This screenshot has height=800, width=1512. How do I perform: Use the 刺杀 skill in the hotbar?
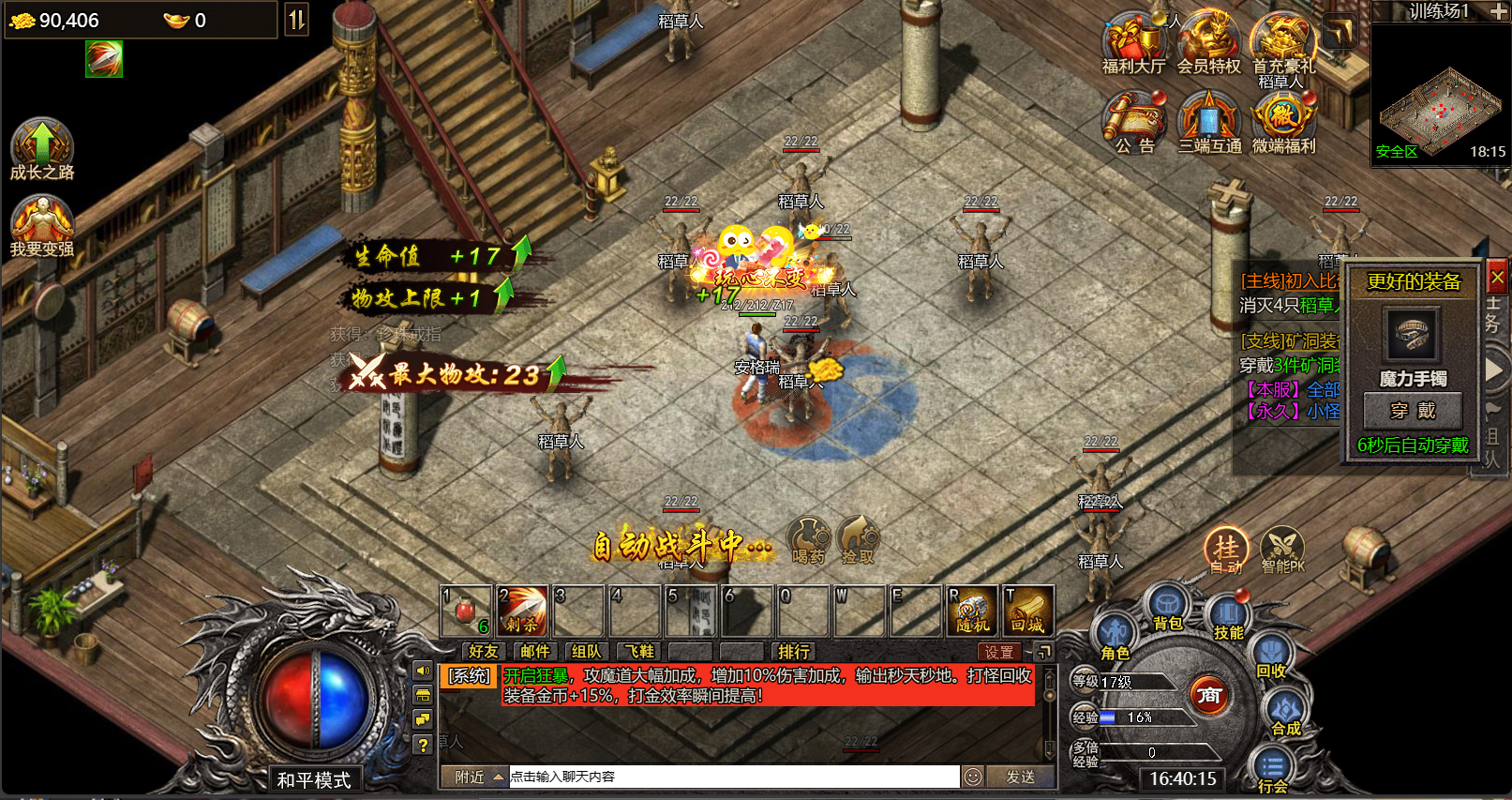(522, 611)
